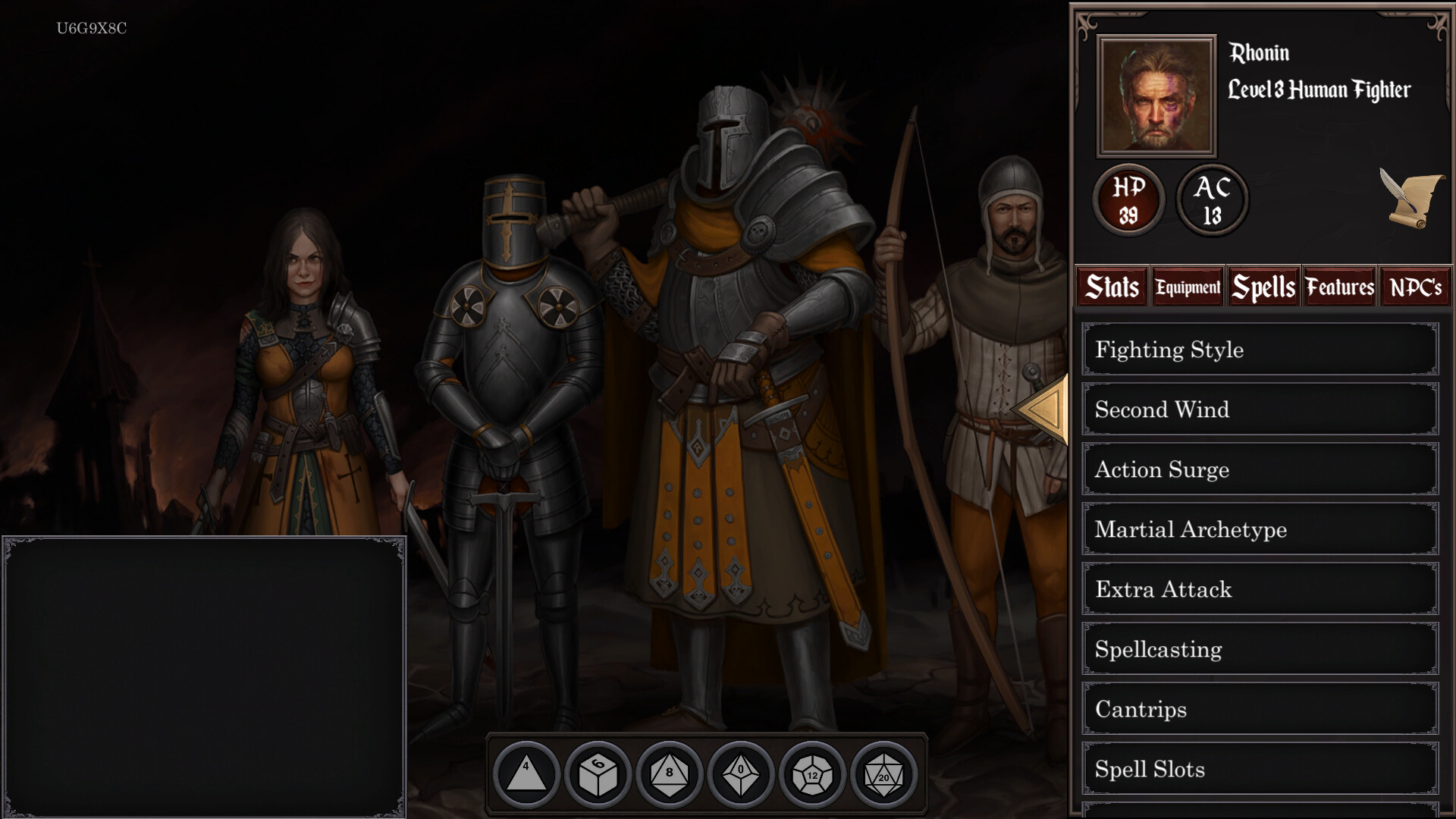The image size is (1456, 819).
Task: Click the AC indicator showing 13
Action: coord(1211,200)
